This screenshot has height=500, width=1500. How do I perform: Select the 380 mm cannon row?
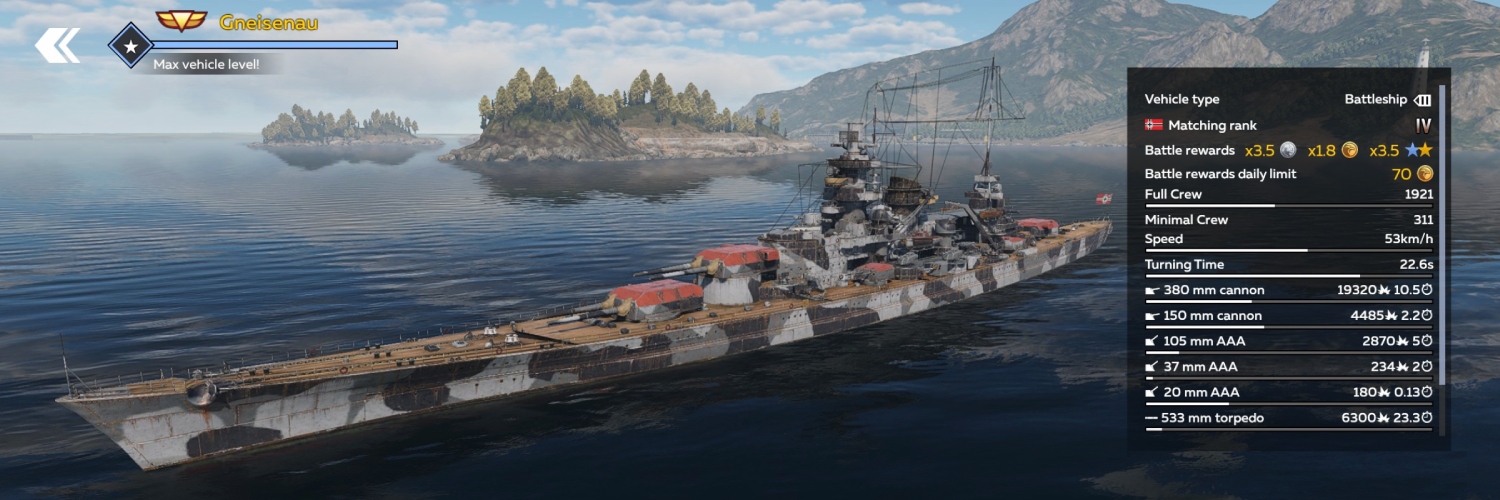[1288, 290]
